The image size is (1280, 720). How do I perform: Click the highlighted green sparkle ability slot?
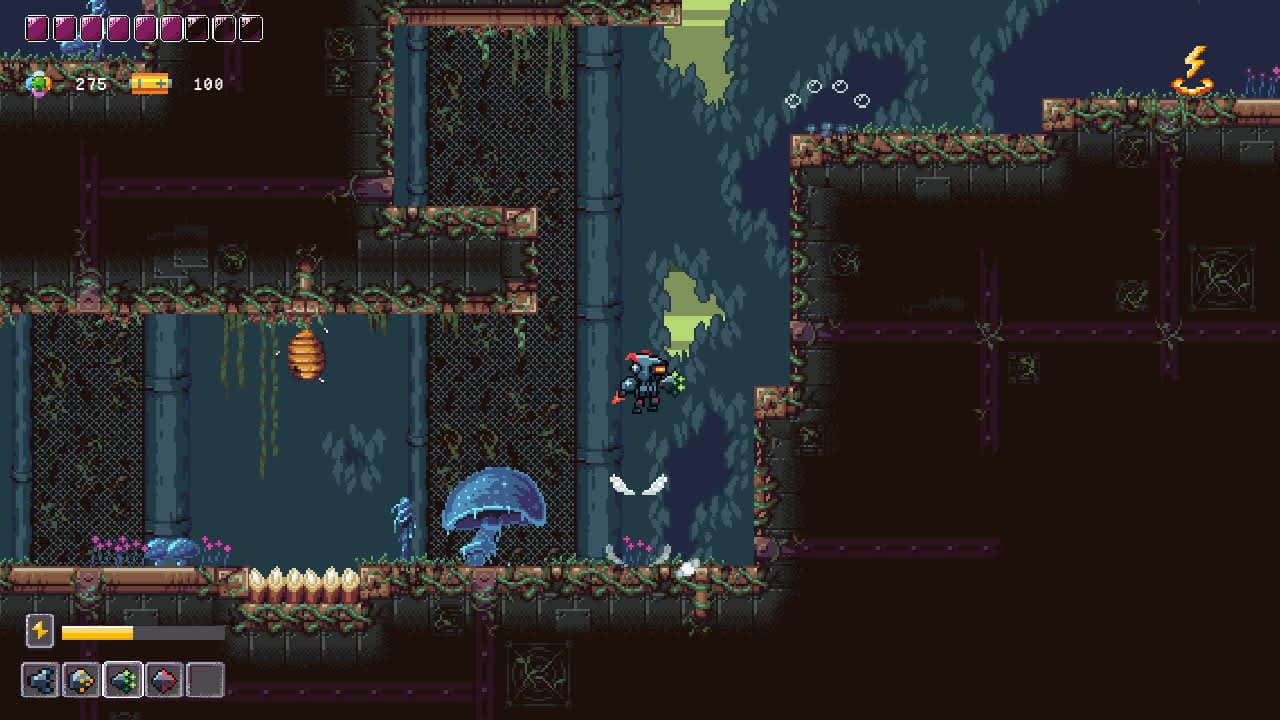click(x=123, y=680)
